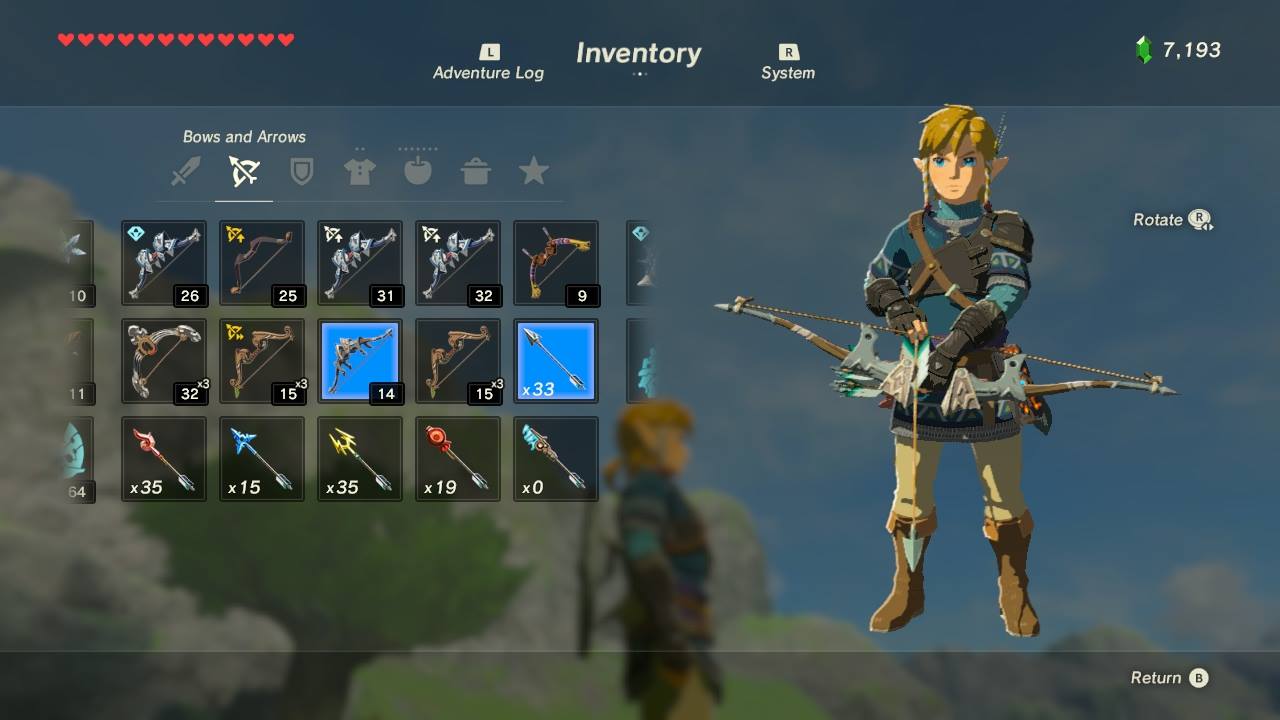This screenshot has width=1280, height=720.
Task: Select the regular arrows slot x33
Action: point(556,361)
